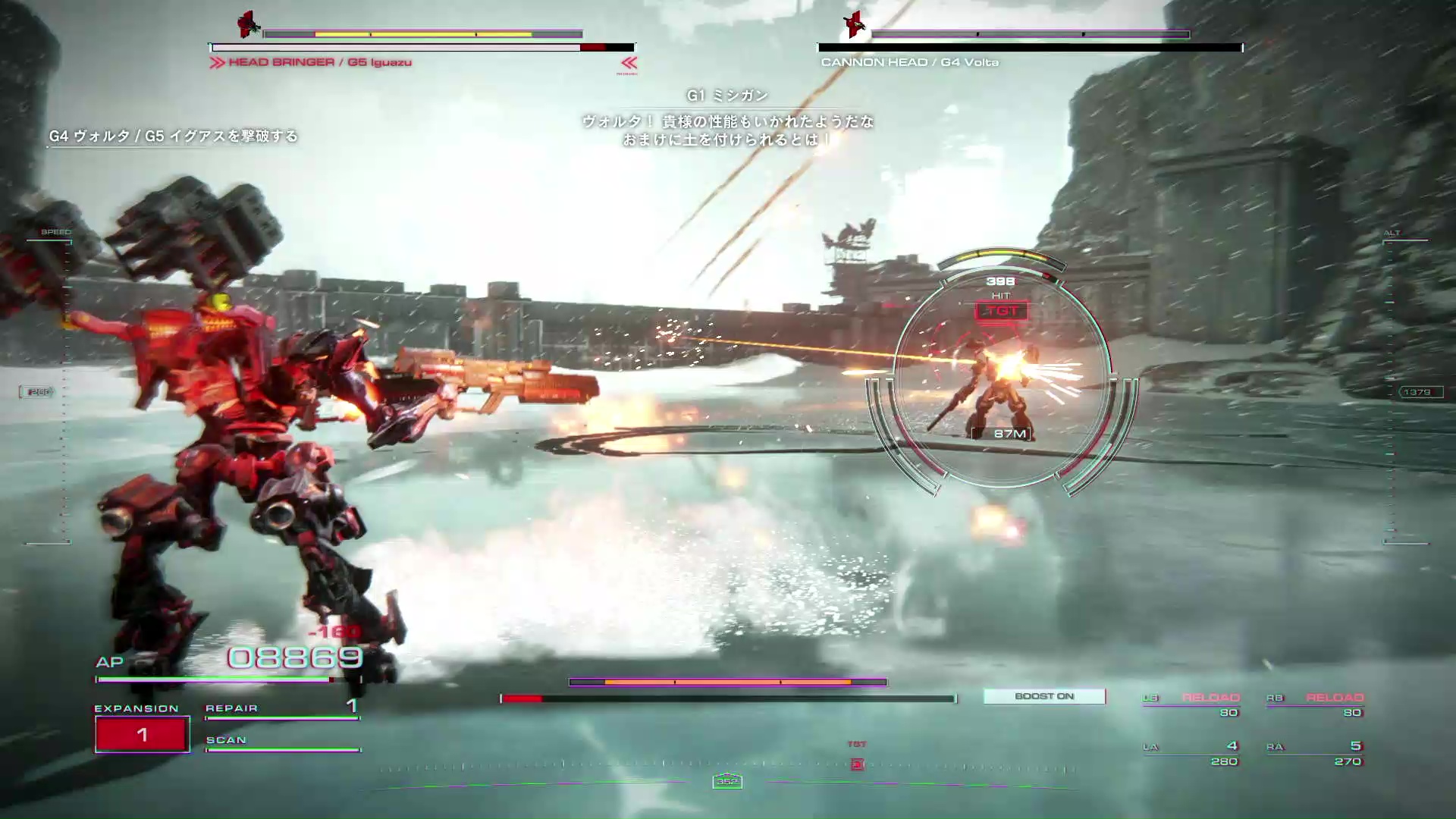1456x819 pixels.
Task: Toggle the BOOST ON indicator
Action: (x=1043, y=696)
